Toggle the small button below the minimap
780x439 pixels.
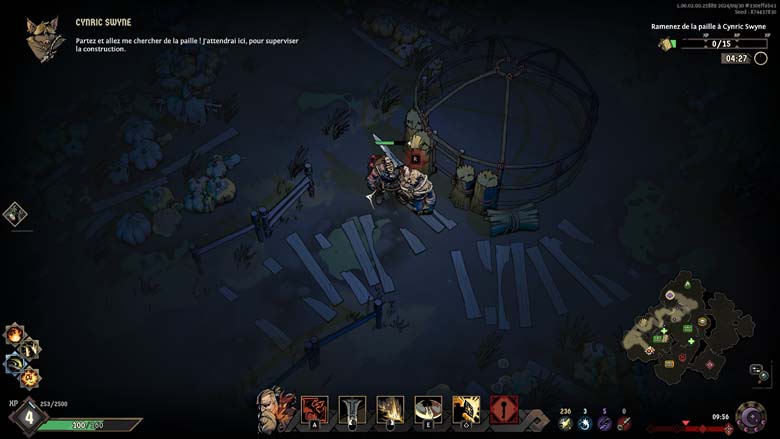click(x=760, y=372)
